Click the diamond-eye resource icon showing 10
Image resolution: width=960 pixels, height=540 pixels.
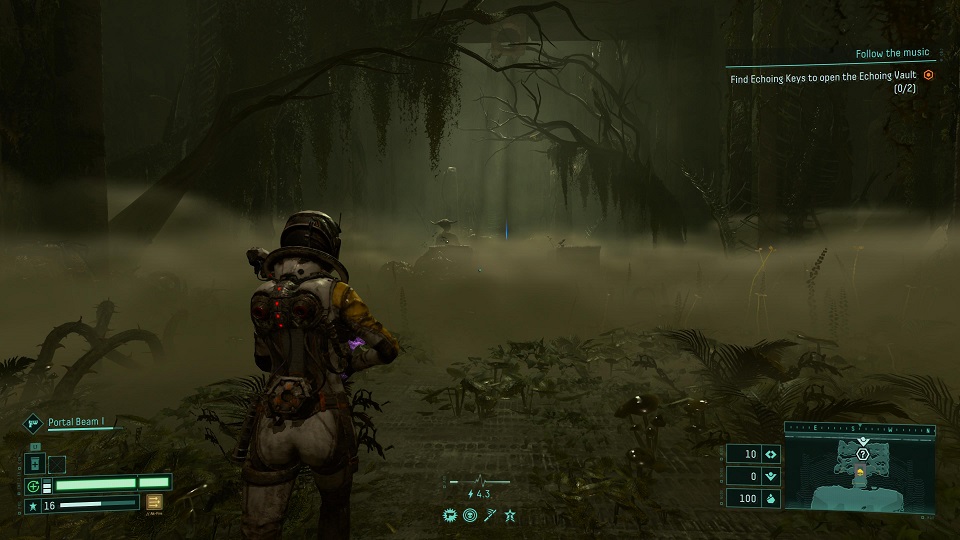770,454
